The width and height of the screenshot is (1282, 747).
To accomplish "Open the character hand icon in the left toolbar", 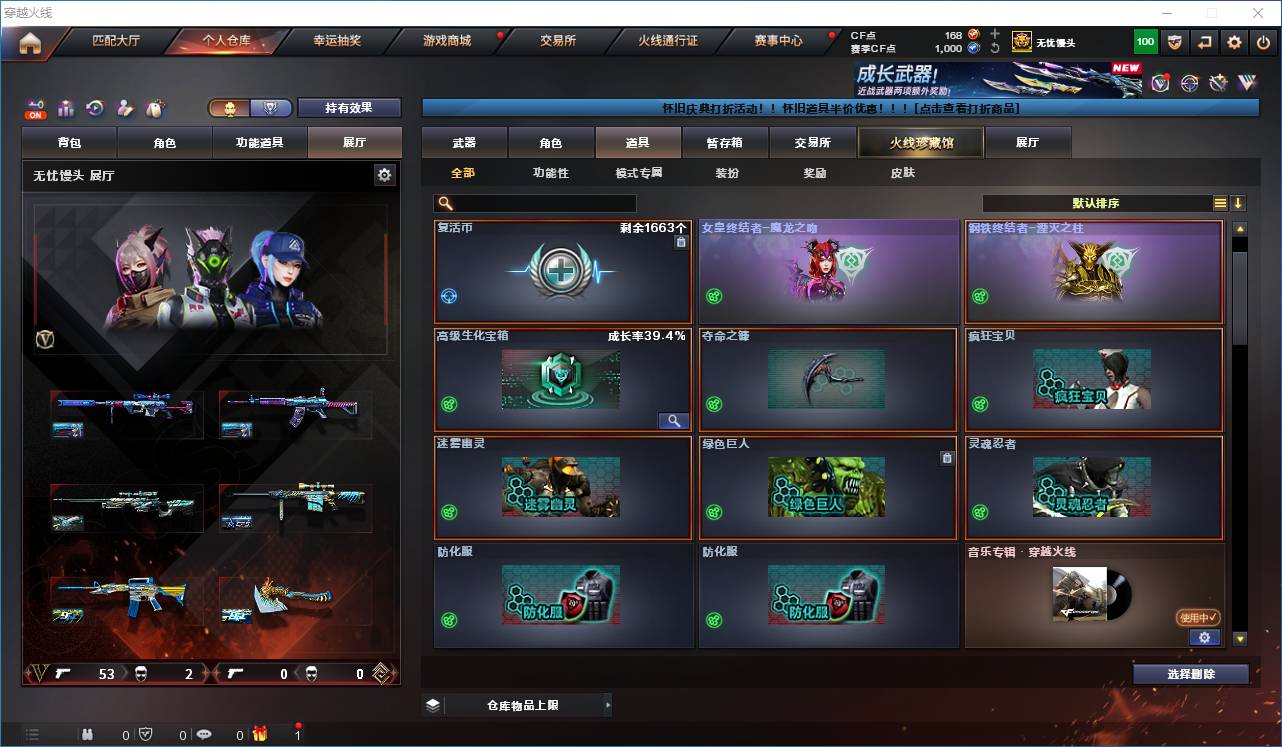I will click(x=123, y=106).
